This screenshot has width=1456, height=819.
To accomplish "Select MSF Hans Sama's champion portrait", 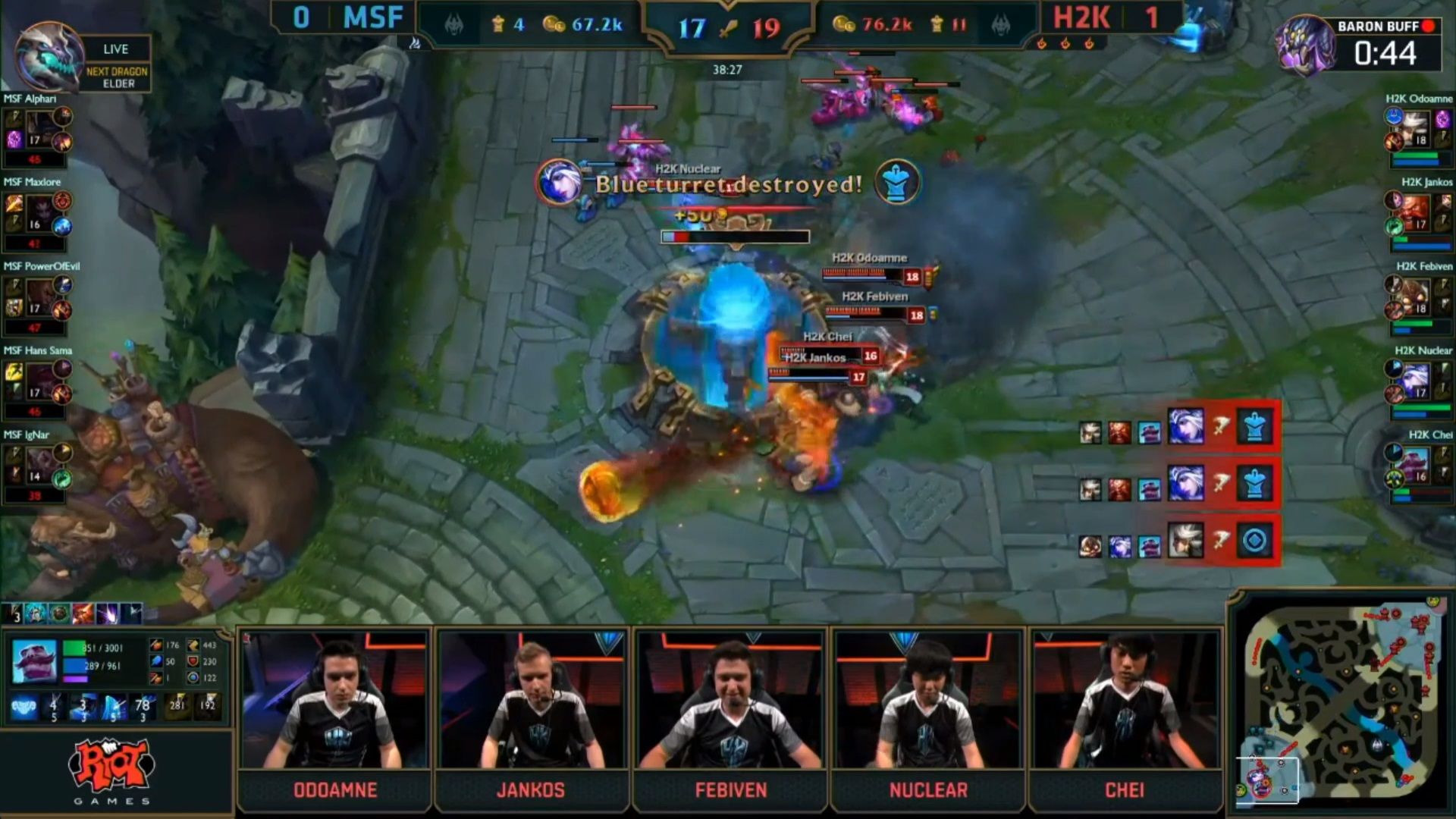I will click(x=39, y=382).
